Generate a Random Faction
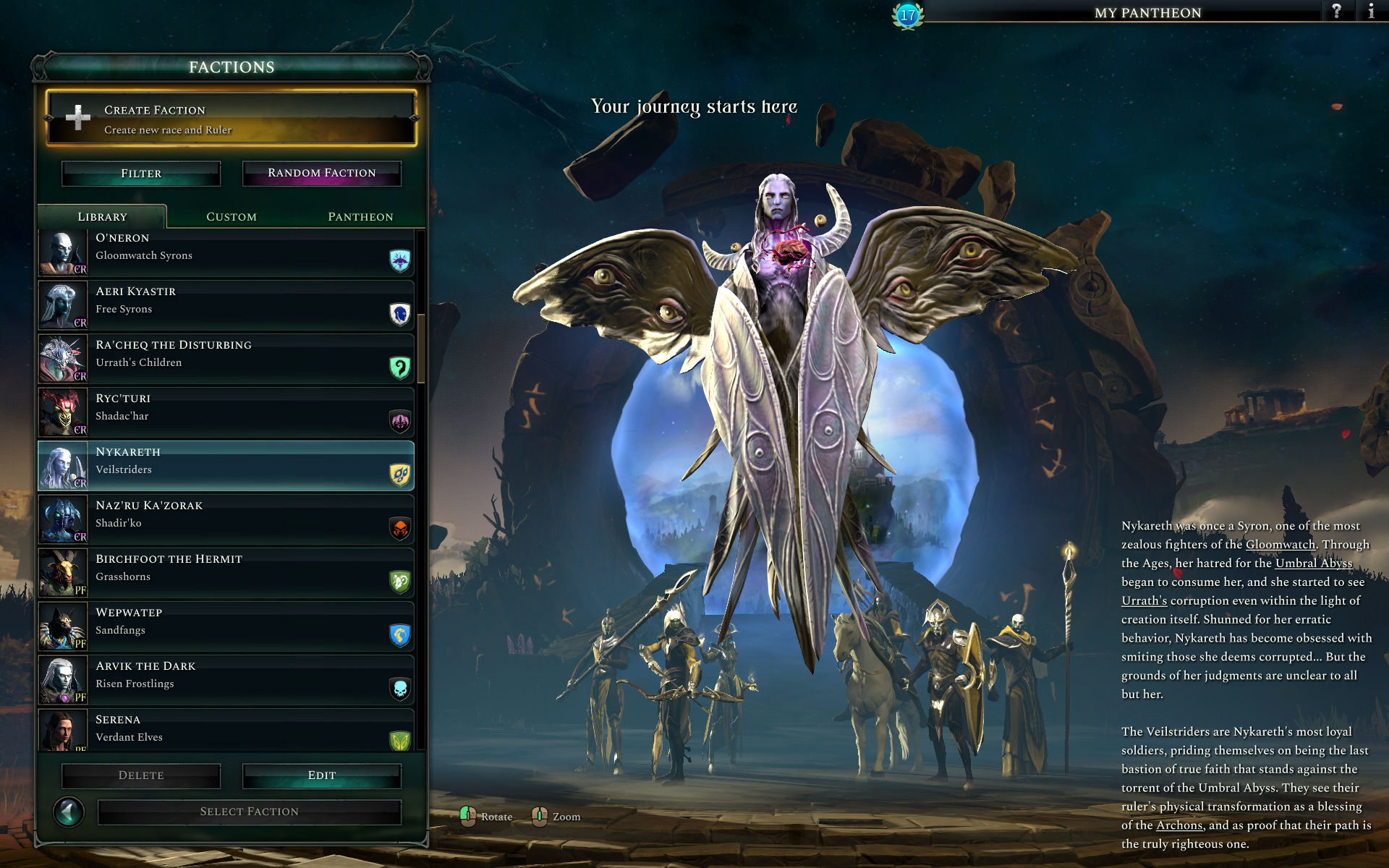The image size is (1389, 868). tap(320, 173)
